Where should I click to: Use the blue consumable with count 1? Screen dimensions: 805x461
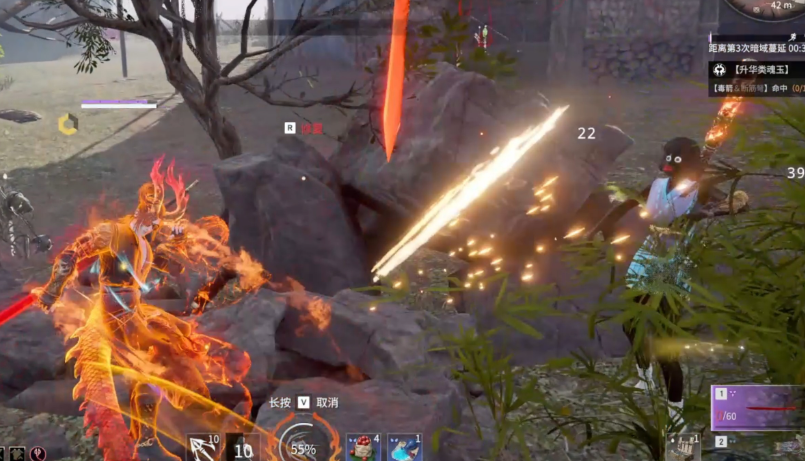click(x=405, y=446)
